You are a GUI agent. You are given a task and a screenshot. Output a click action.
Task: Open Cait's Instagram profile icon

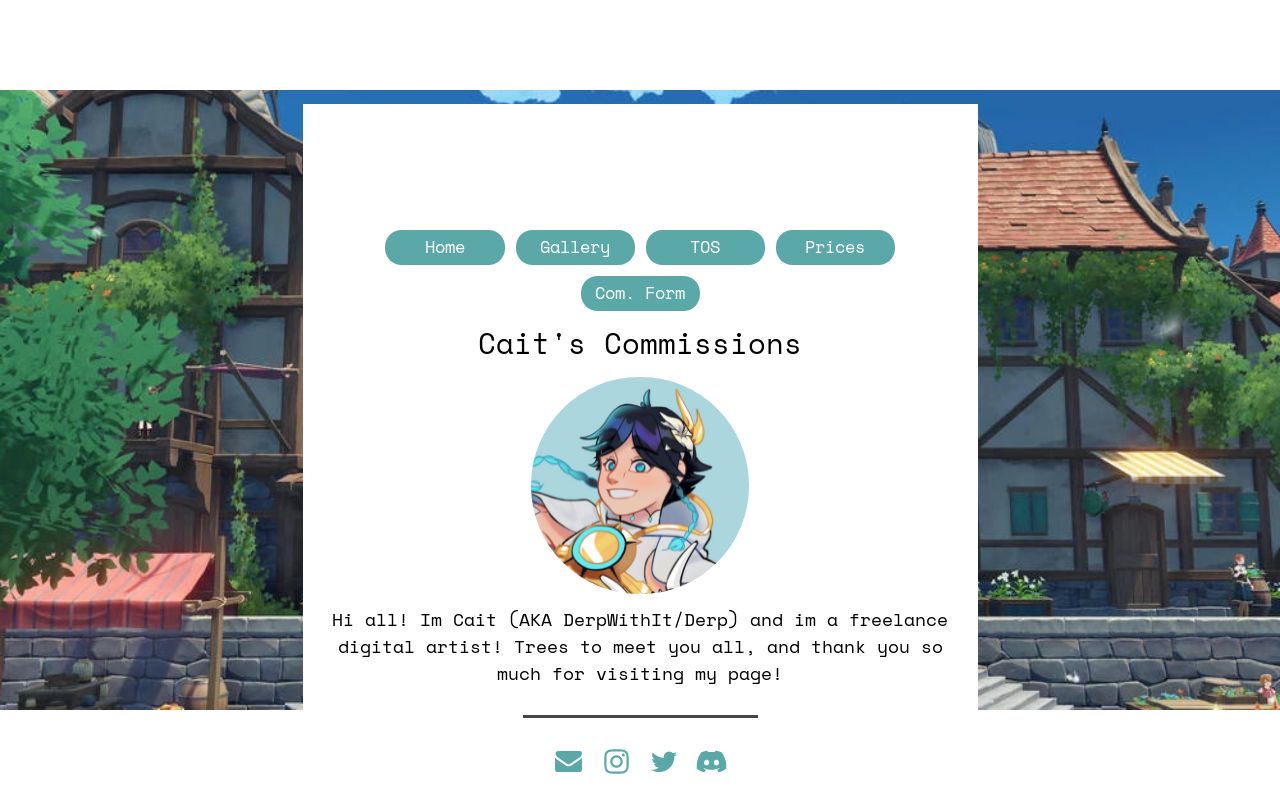tap(616, 761)
